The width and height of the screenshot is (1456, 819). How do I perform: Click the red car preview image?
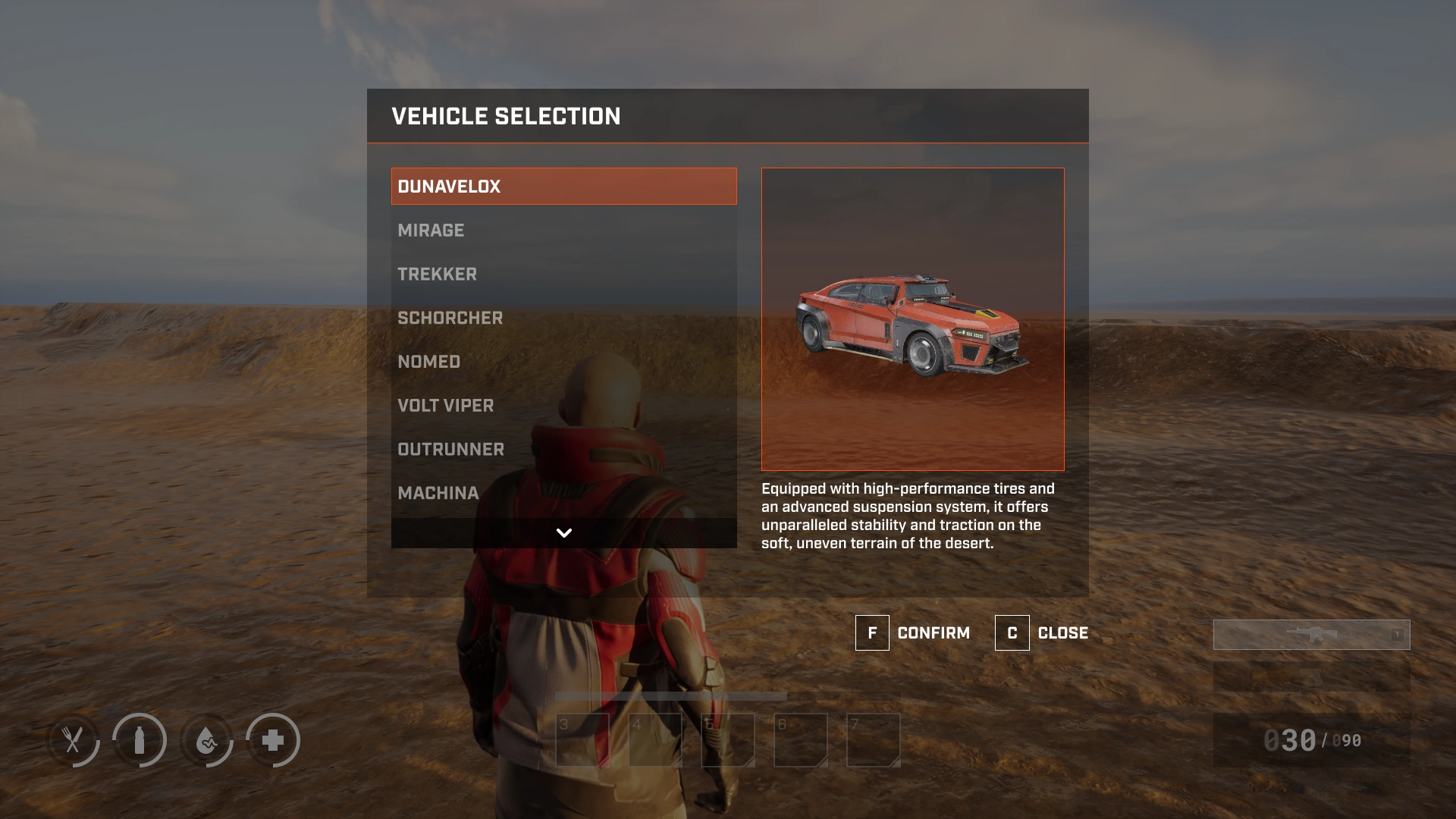coord(912,319)
